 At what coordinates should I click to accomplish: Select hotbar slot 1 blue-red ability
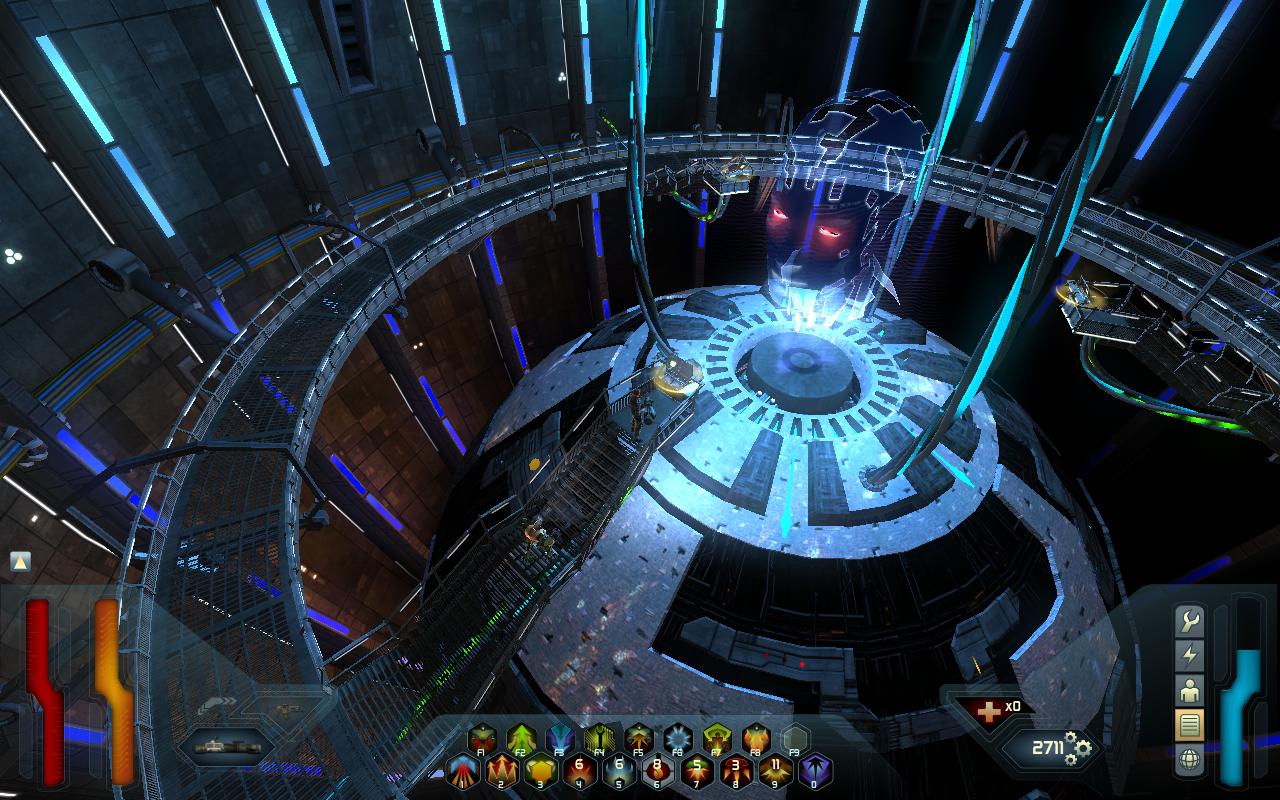(463, 770)
